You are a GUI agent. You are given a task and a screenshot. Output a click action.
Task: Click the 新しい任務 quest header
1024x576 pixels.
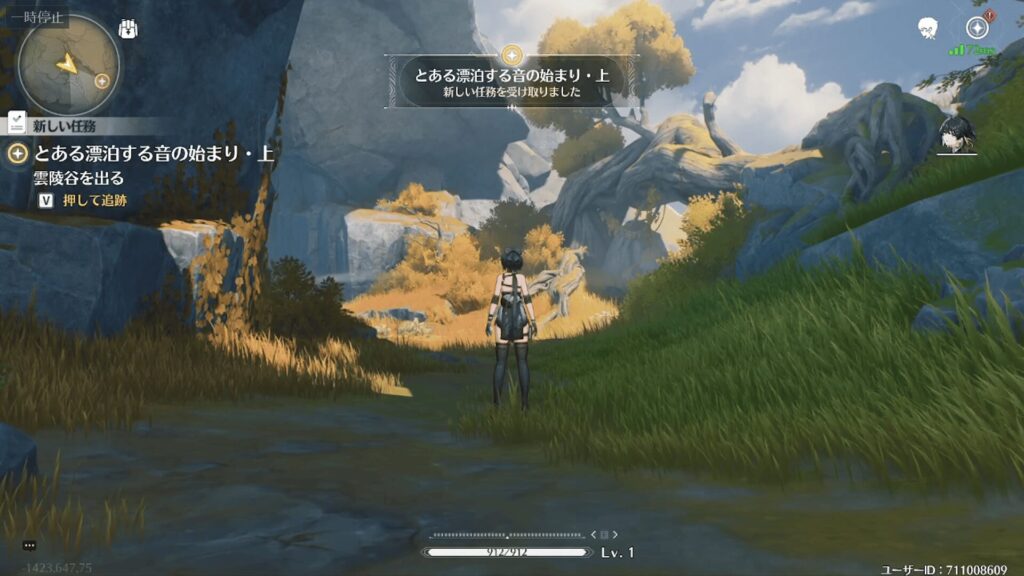click(x=64, y=126)
